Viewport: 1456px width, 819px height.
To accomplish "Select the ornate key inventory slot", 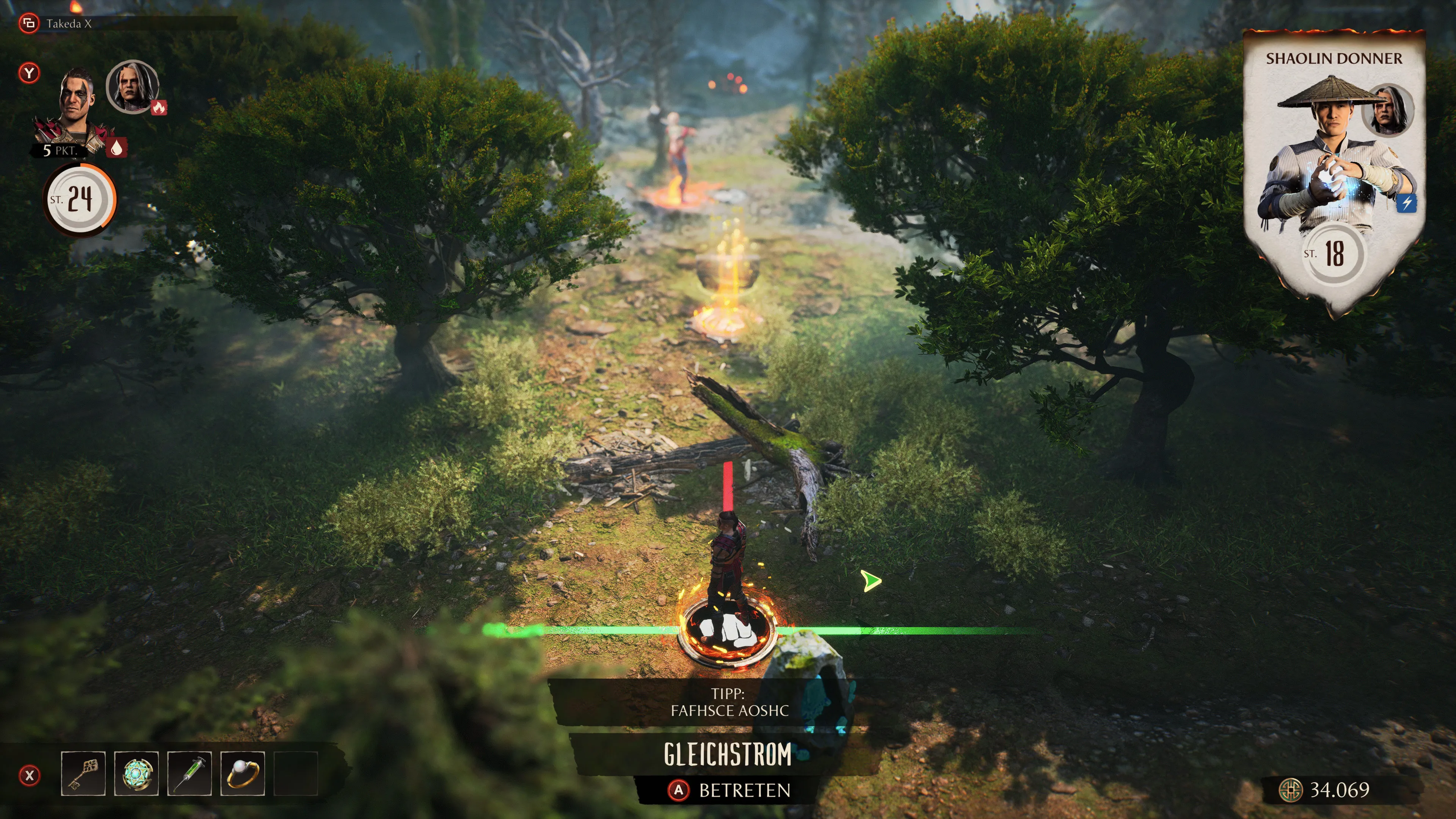I will (83, 773).
